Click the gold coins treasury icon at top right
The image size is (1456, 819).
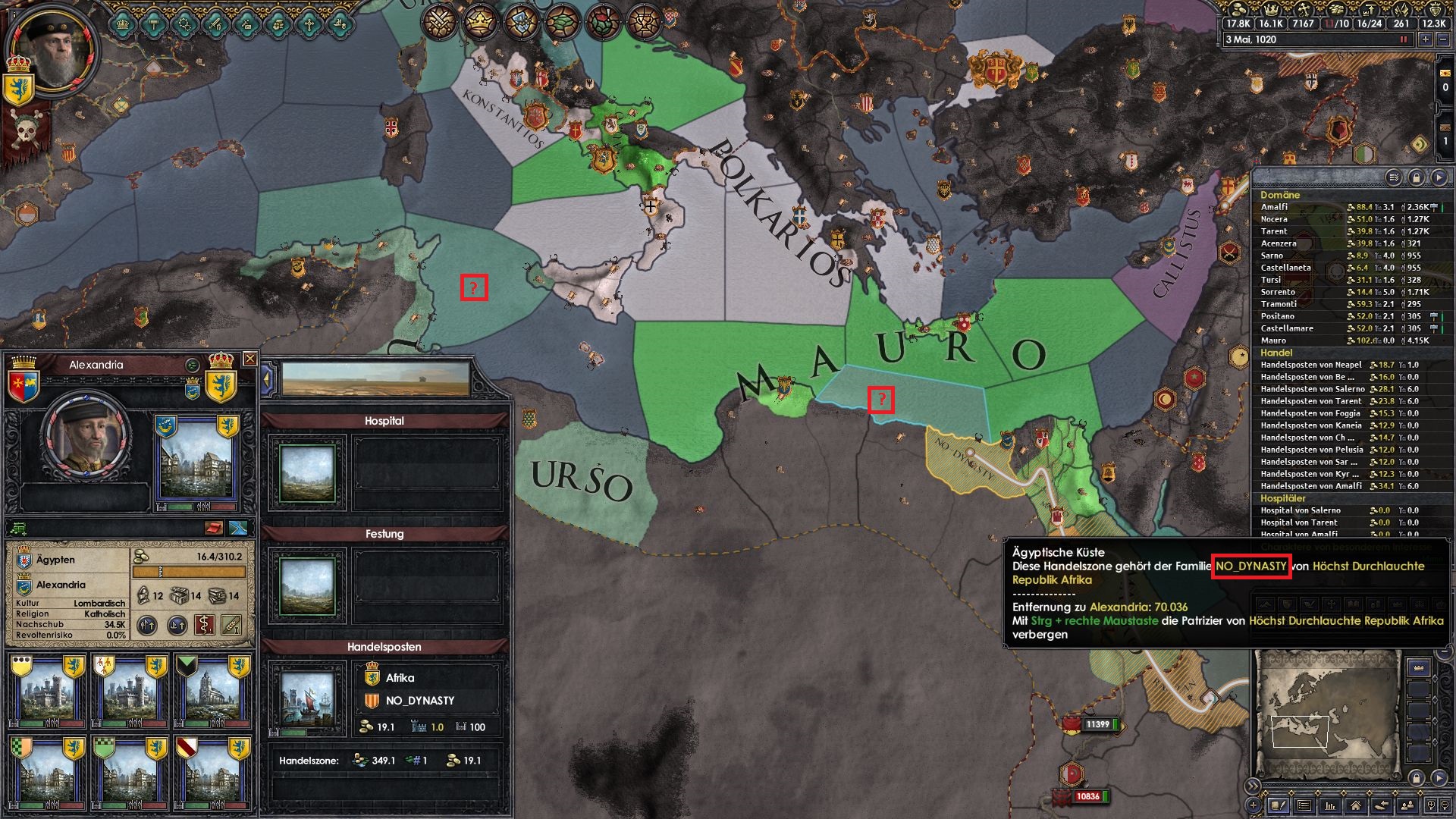tap(1238, 11)
